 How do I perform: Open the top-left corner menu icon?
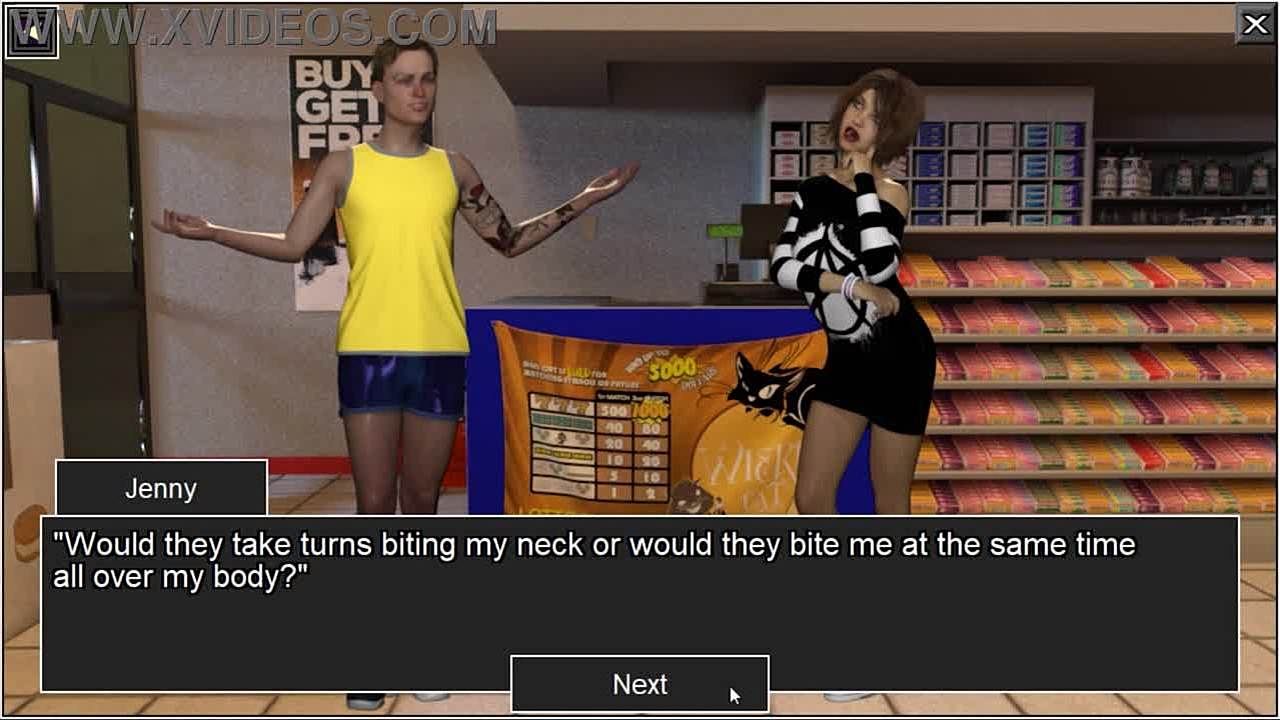pos(32,32)
